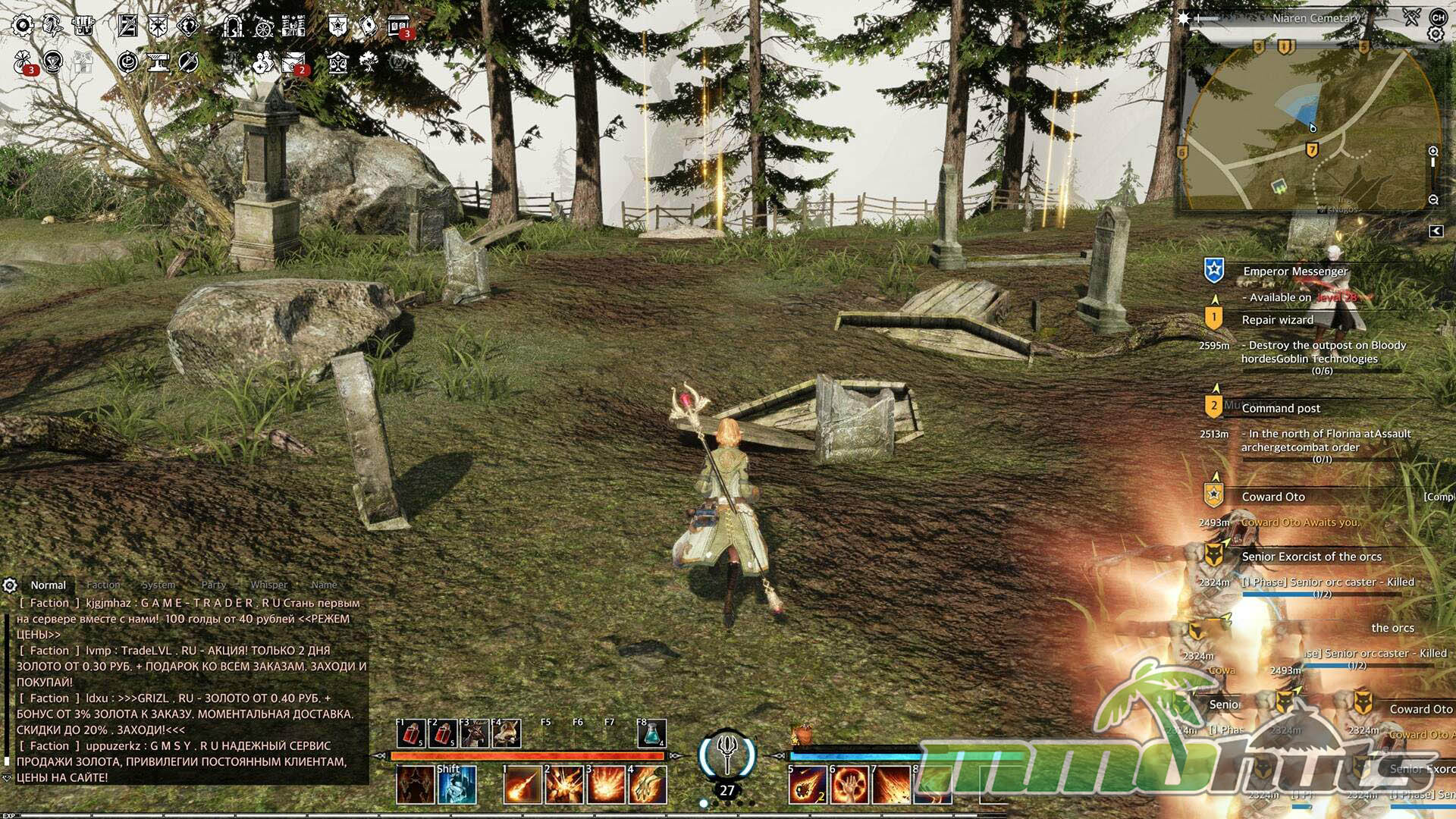Activate the flaming hand skill in slot 6

850,785
